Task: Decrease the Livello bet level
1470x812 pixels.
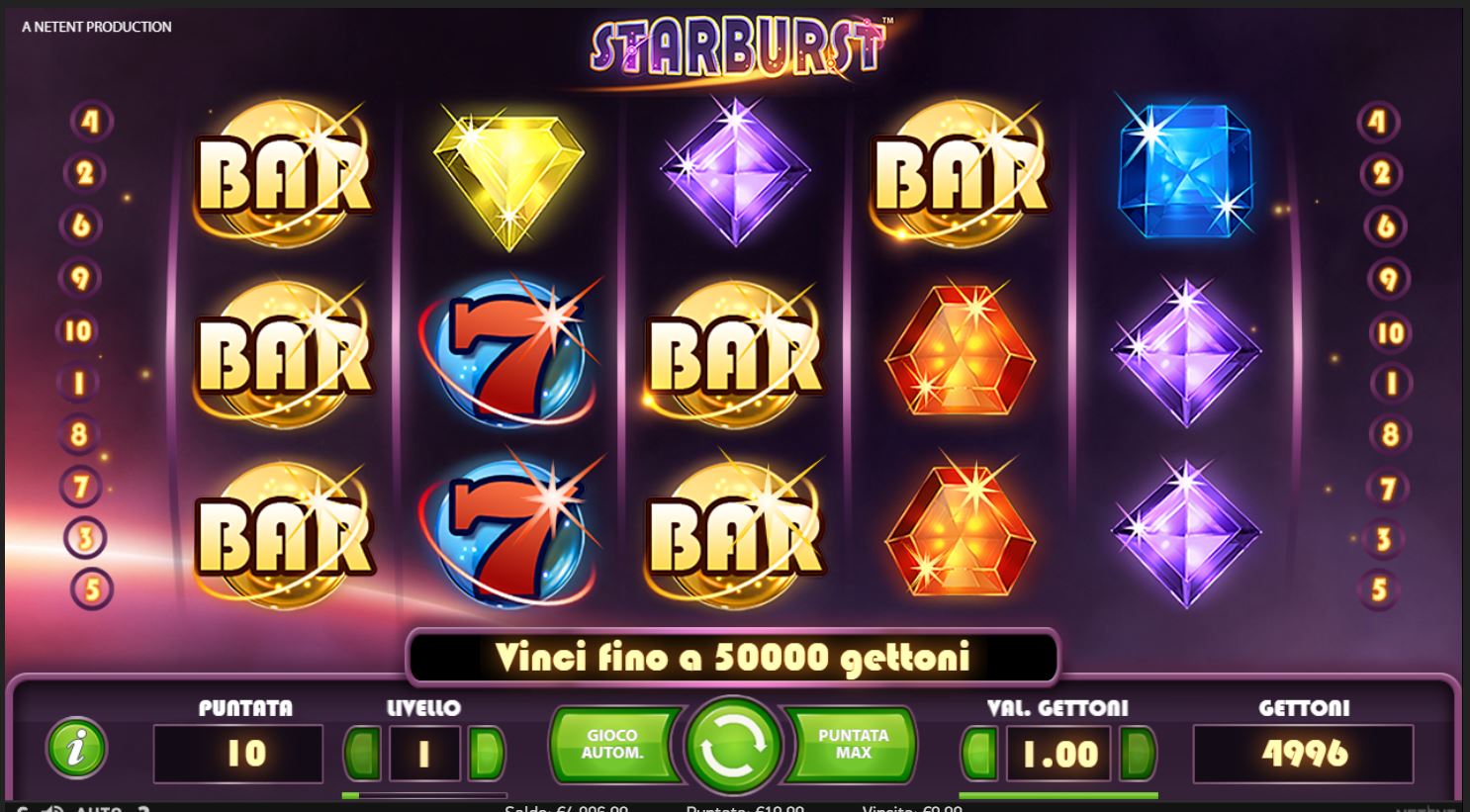Action: [x=362, y=754]
